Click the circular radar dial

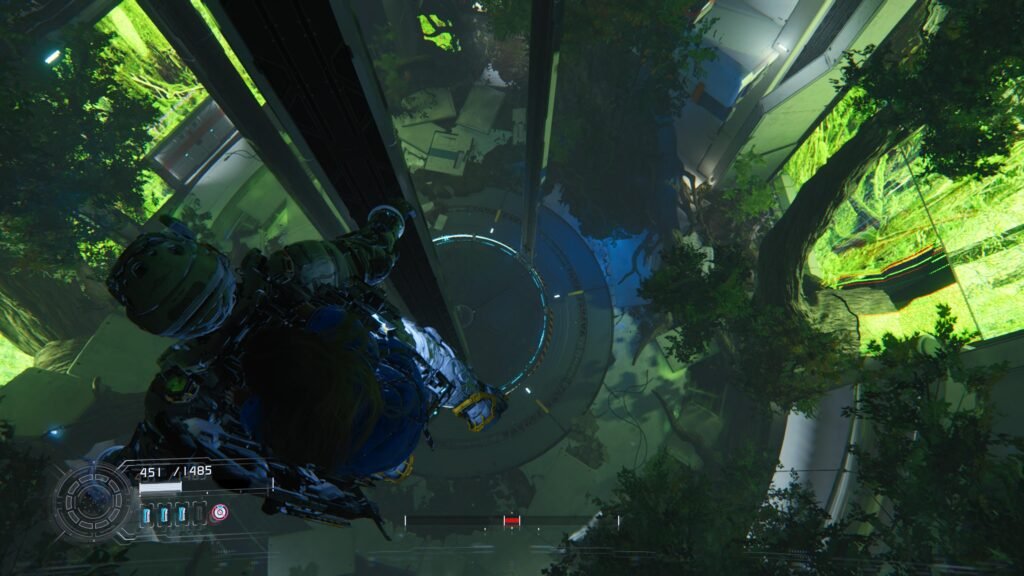(x=92, y=501)
